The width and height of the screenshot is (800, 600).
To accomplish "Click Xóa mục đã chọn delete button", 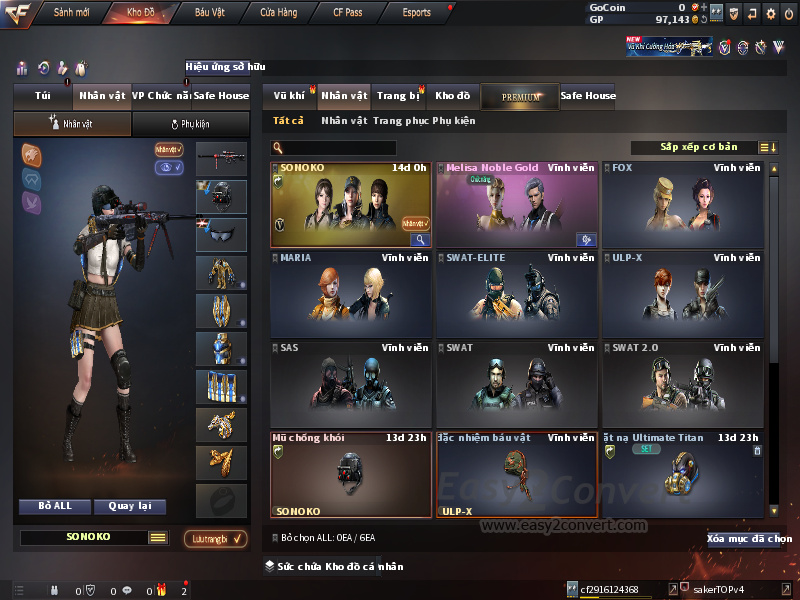I will 749,539.
